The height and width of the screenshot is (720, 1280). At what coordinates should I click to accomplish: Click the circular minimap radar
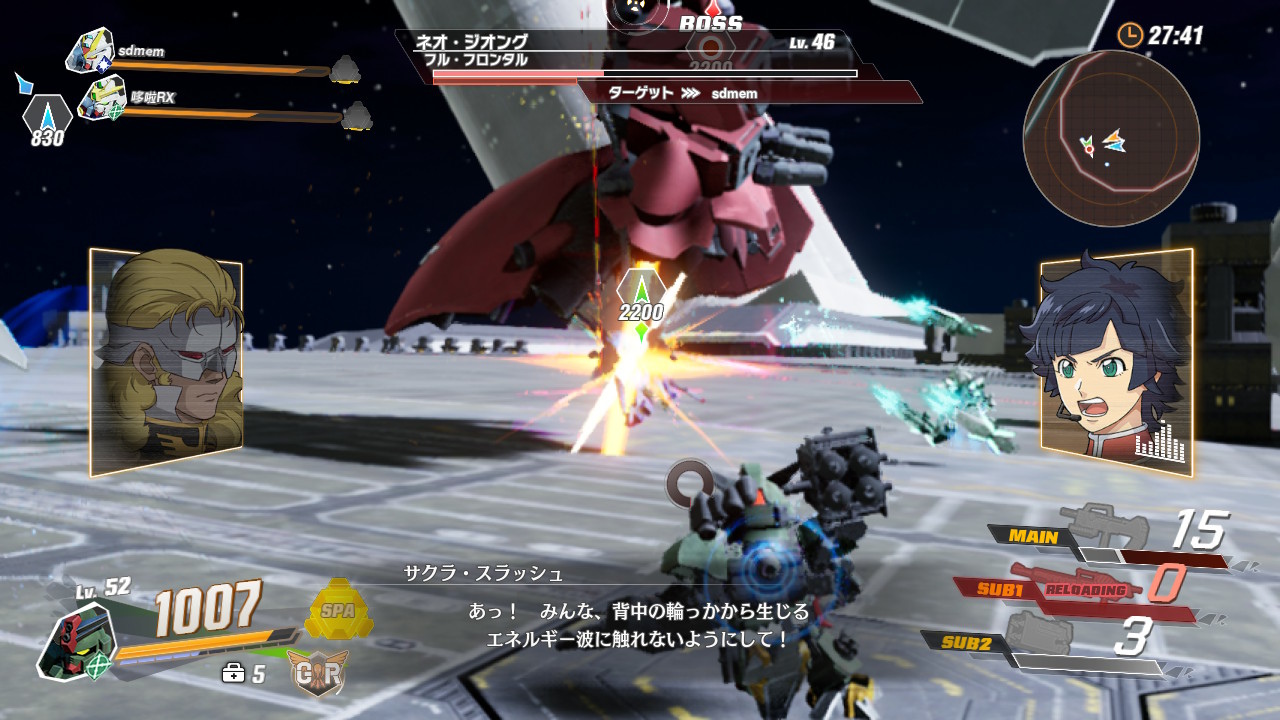point(1111,138)
